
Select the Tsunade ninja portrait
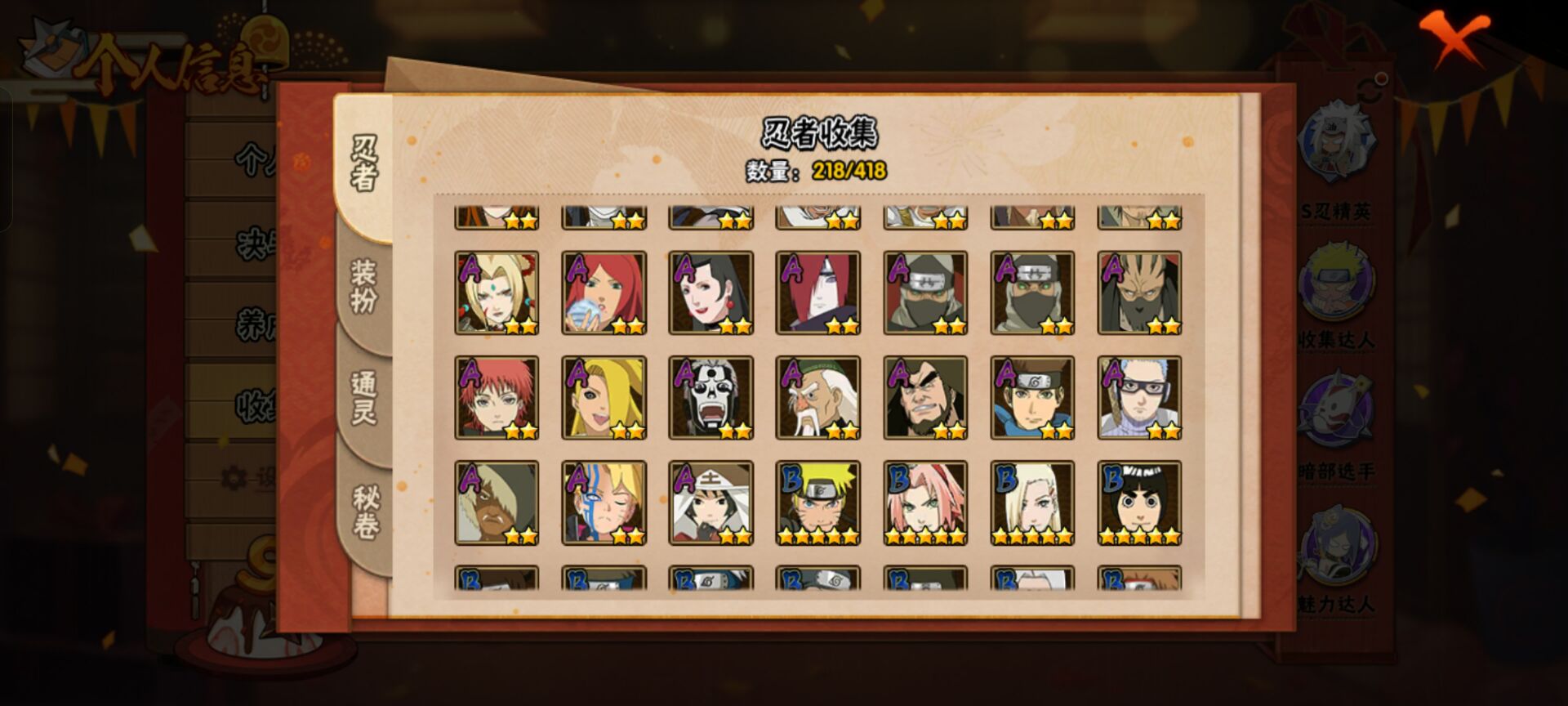[497, 293]
